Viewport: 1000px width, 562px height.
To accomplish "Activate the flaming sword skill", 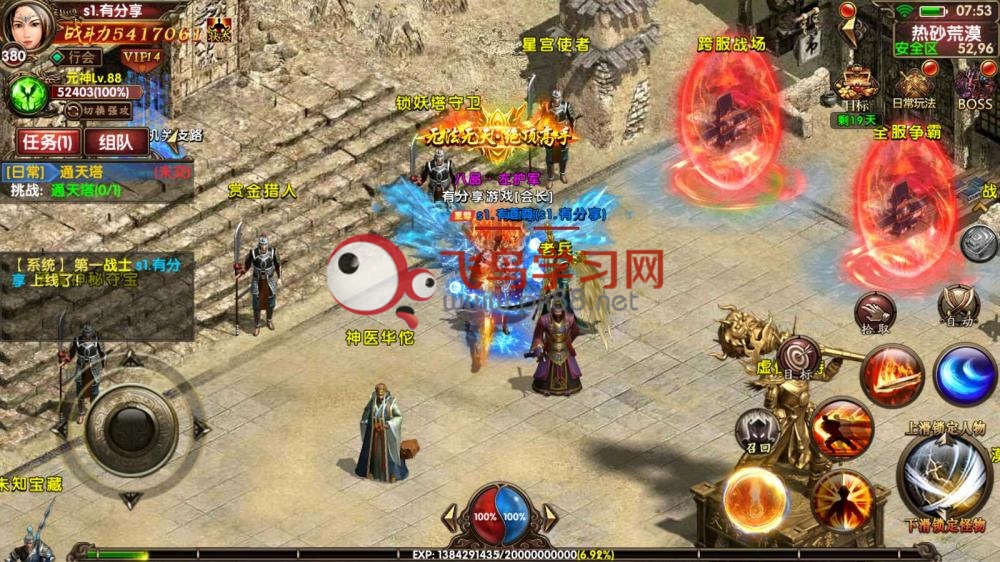I will coord(890,375).
